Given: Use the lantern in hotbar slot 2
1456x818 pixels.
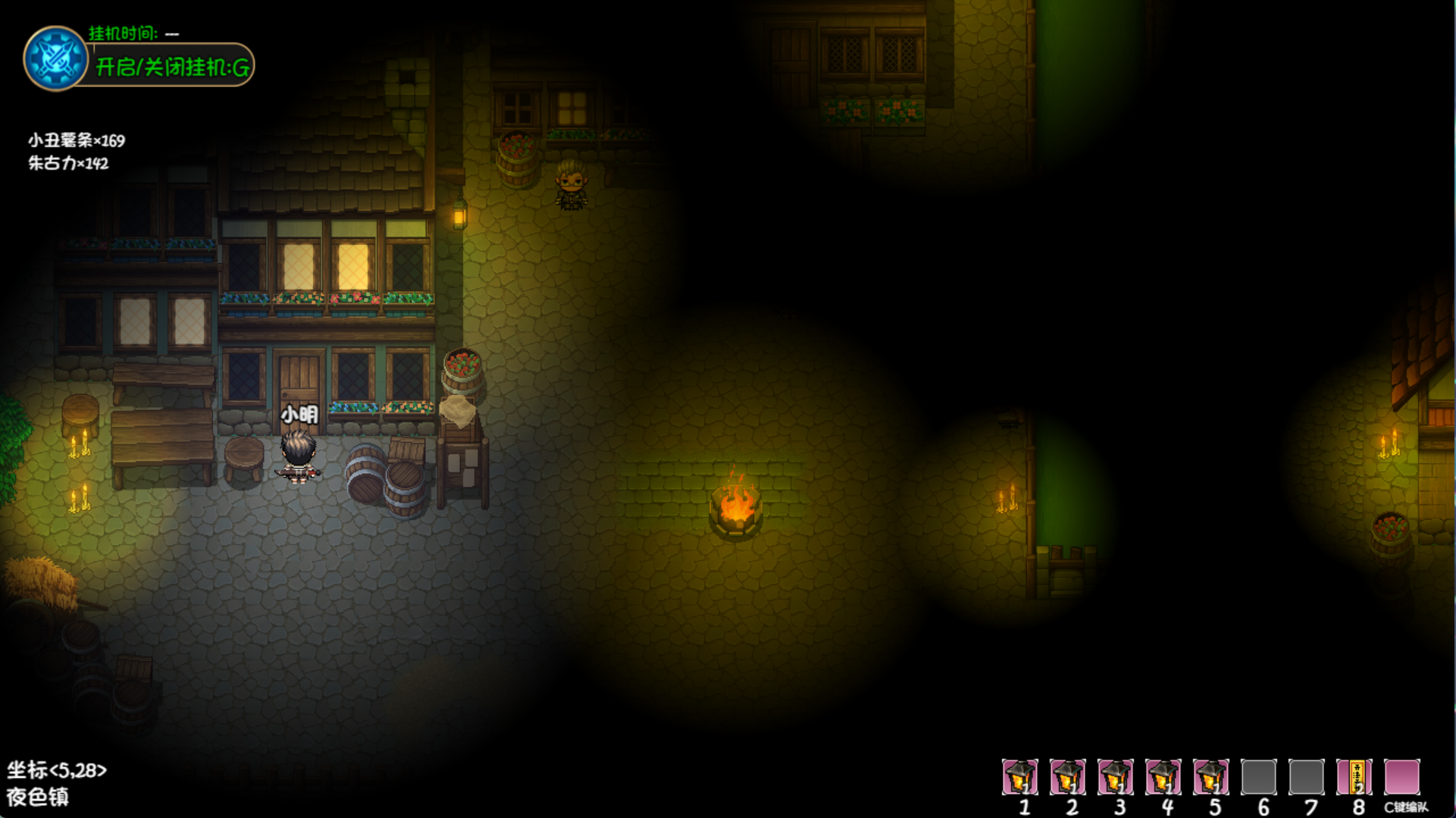Looking at the screenshot, I should 1067,776.
